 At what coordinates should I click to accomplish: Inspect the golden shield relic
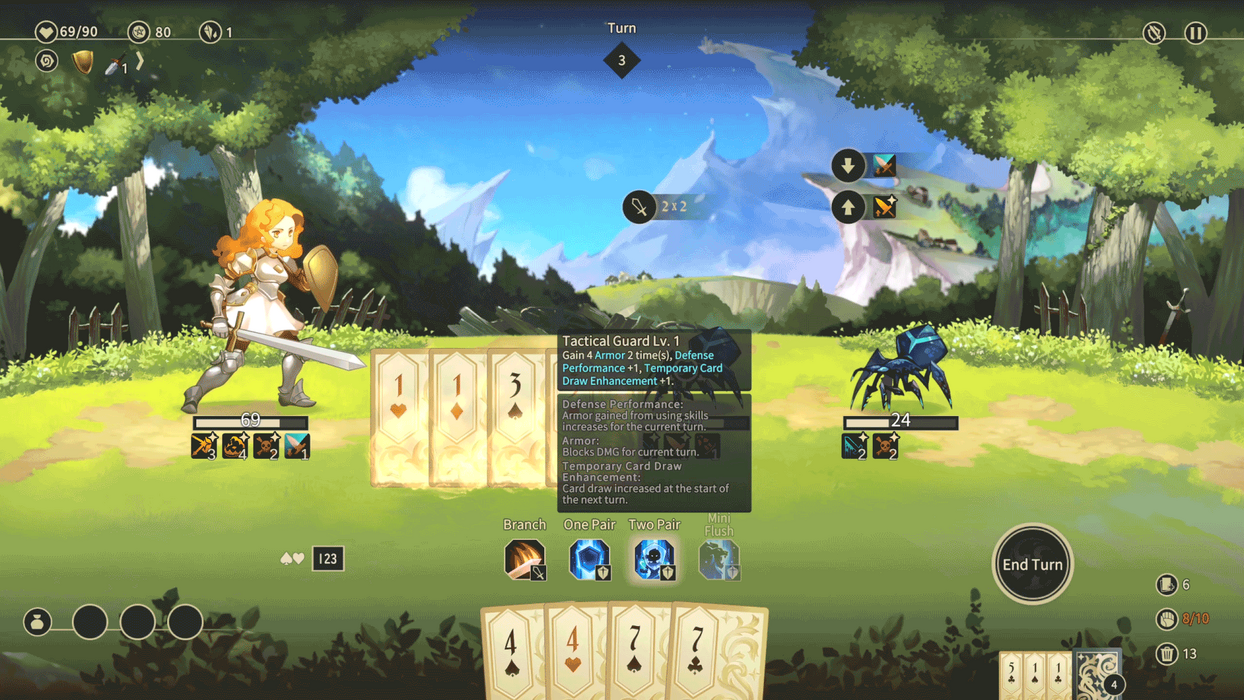coord(83,62)
